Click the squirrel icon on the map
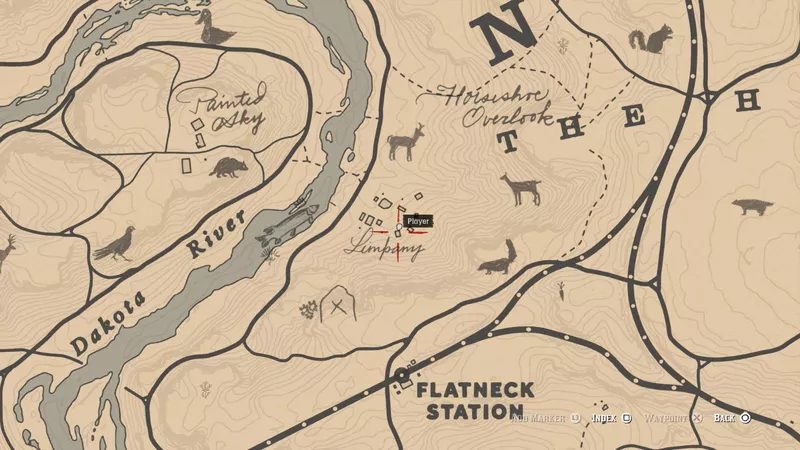Image resolution: width=800 pixels, height=450 pixels. 650,42
